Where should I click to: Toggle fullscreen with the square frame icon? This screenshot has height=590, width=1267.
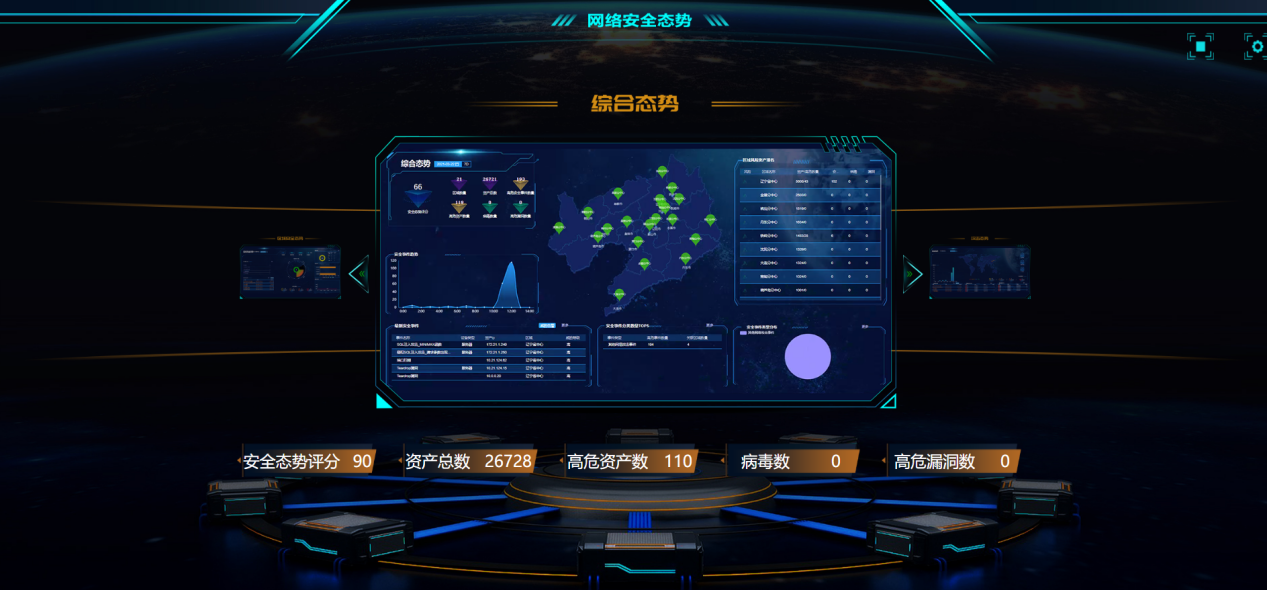point(1200,46)
